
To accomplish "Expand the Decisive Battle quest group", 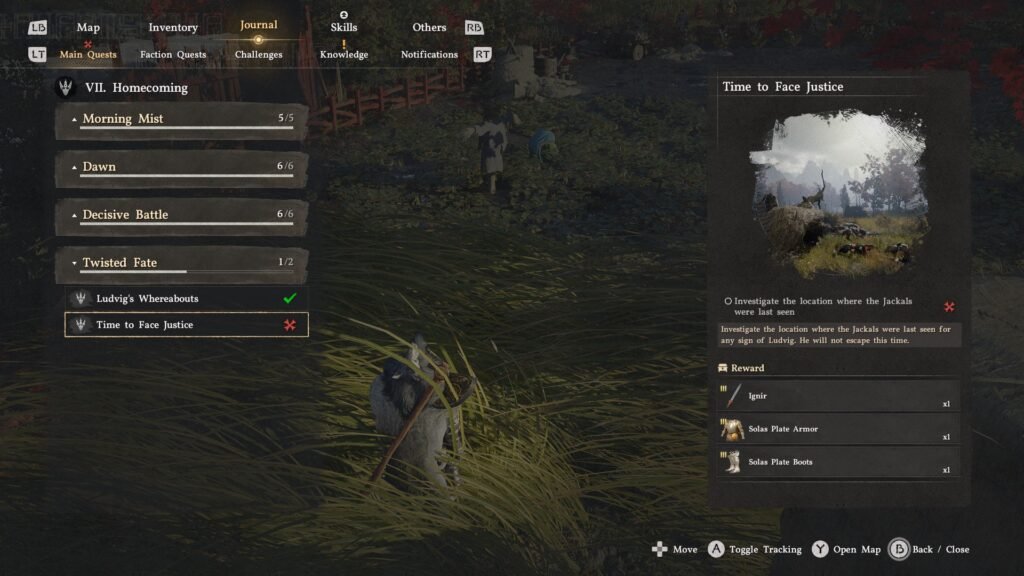I will tap(181, 215).
